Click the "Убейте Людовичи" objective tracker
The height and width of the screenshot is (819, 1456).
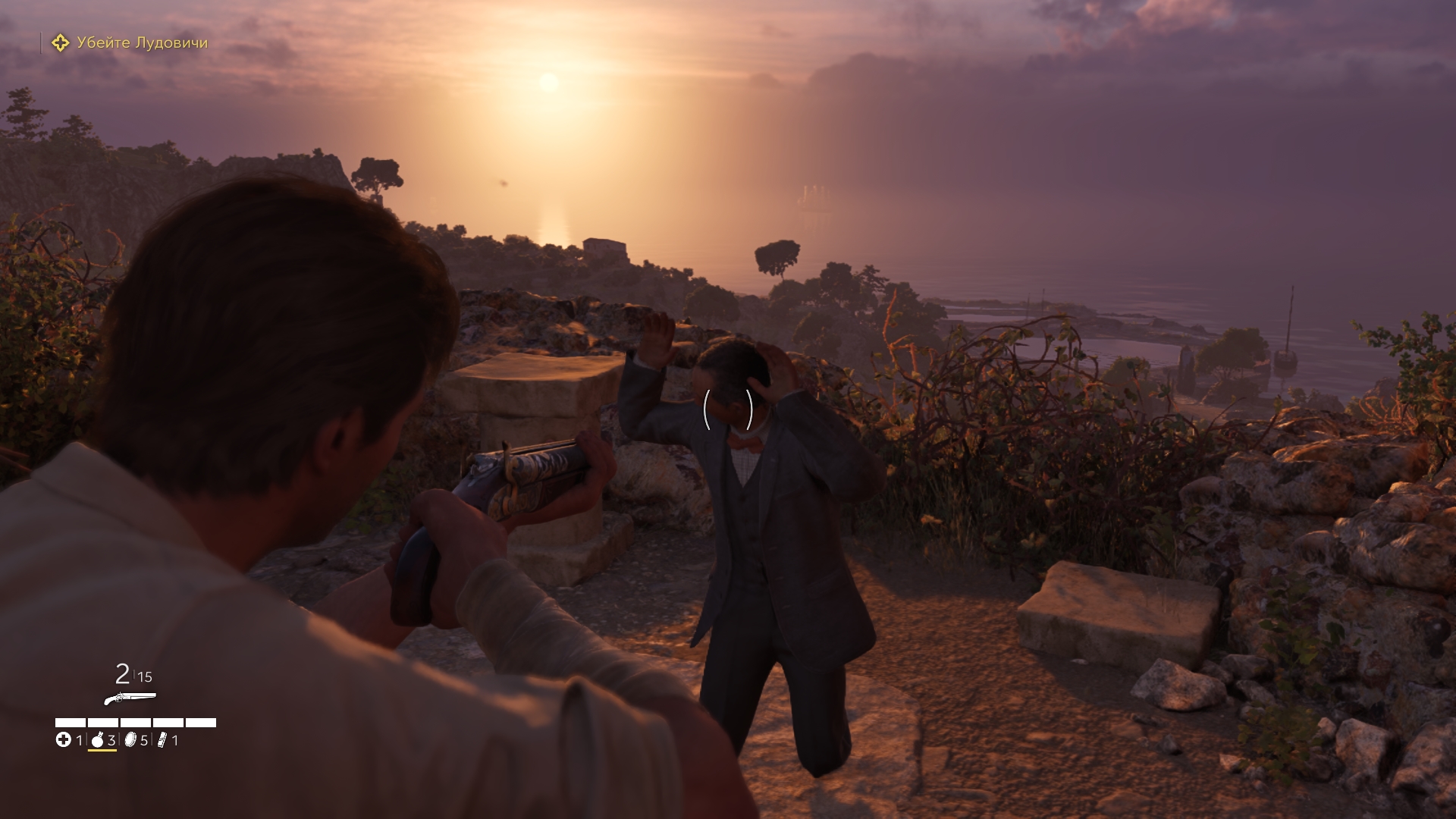pyautogui.click(x=130, y=43)
